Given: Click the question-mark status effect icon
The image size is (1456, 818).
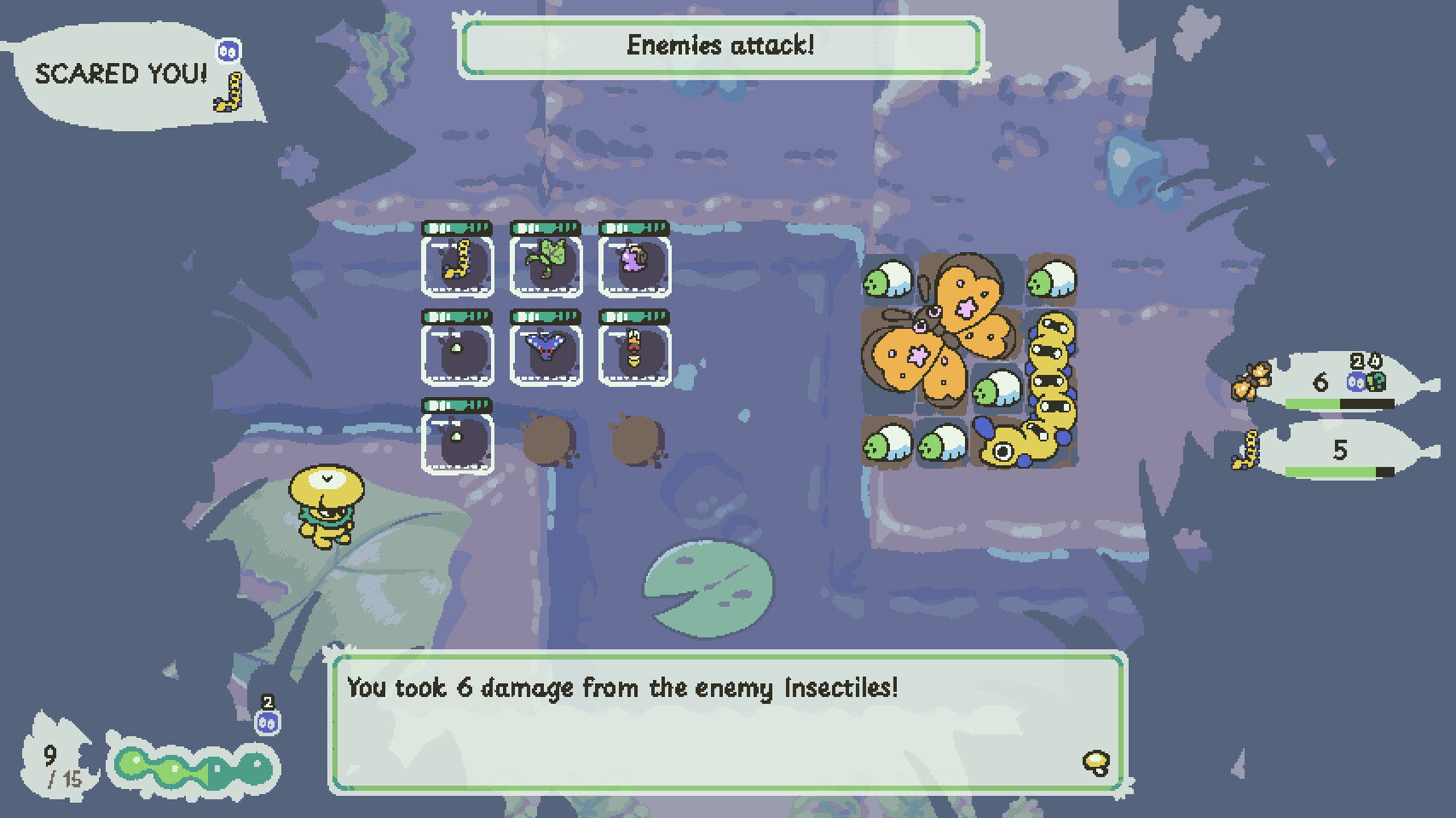Looking at the screenshot, I should point(1376,382).
